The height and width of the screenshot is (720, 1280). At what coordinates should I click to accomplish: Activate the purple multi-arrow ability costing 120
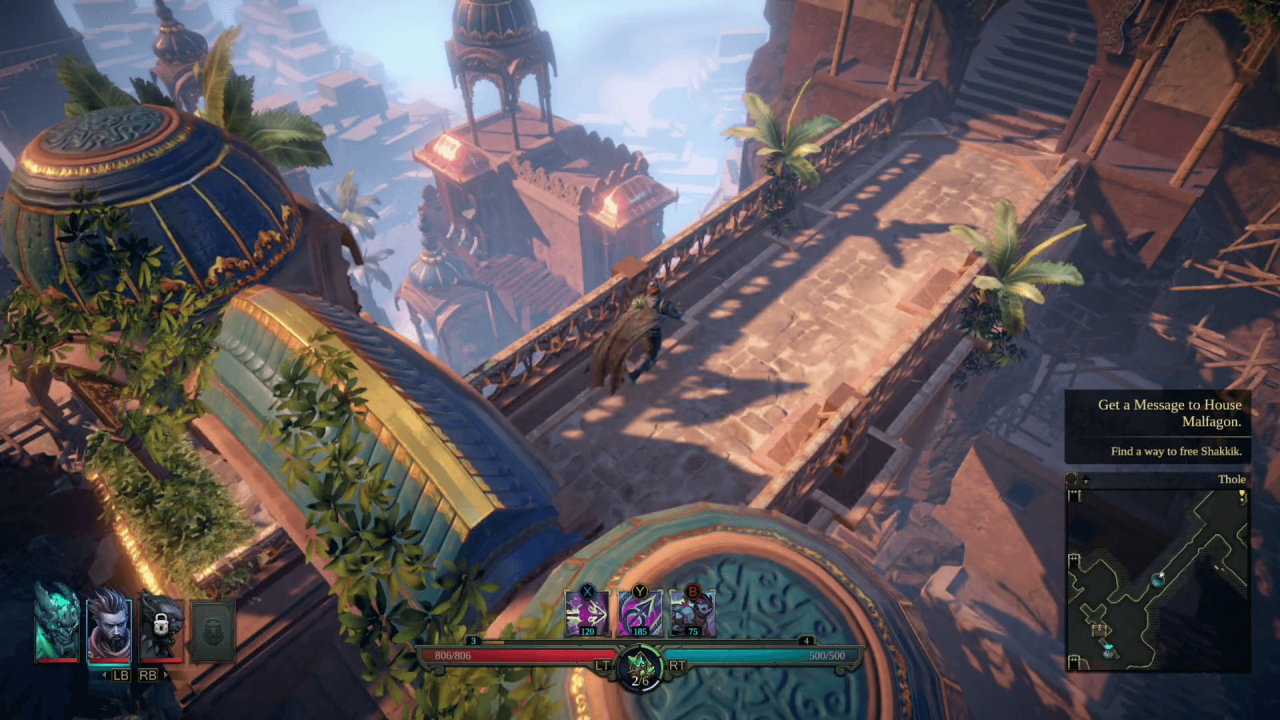tap(587, 612)
